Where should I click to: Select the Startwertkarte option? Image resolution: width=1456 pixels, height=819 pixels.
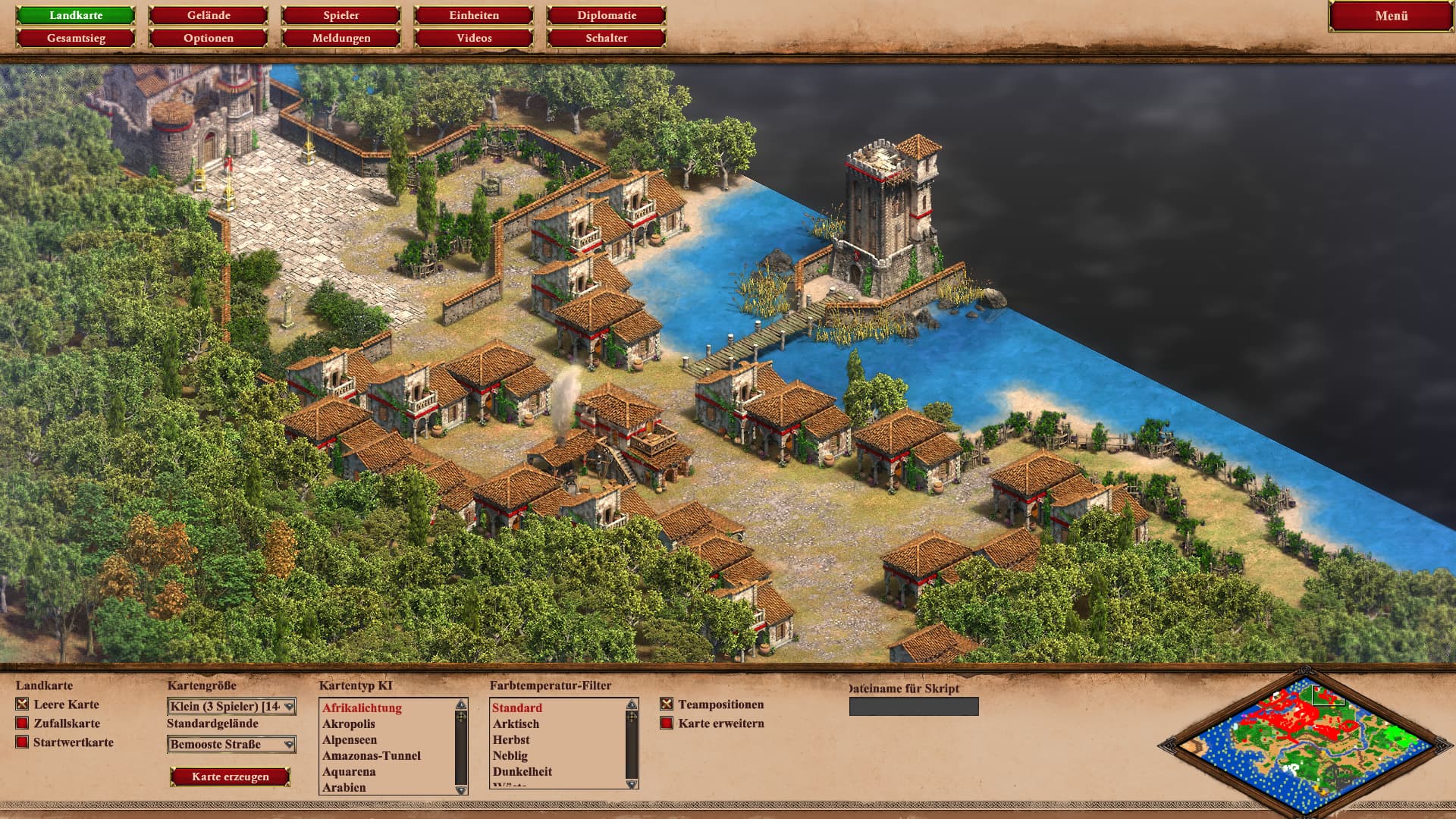[23, 742]
